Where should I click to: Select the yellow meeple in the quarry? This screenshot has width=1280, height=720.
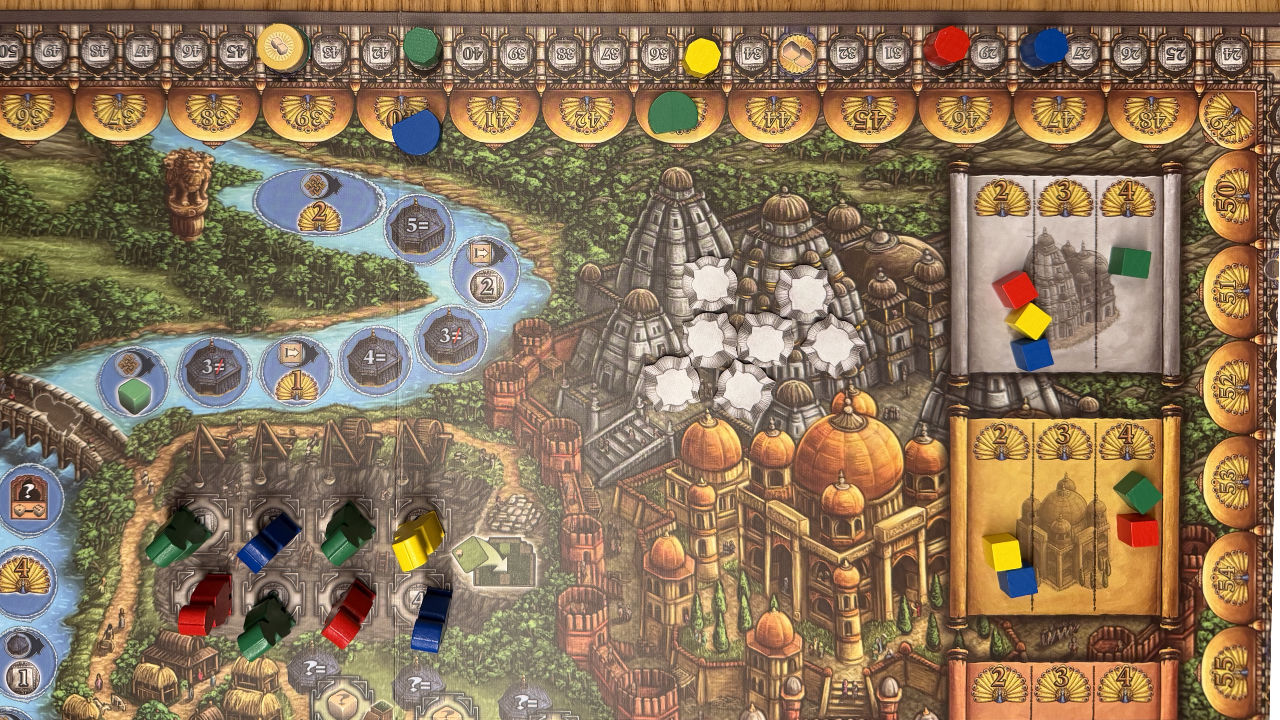[417, 540]
